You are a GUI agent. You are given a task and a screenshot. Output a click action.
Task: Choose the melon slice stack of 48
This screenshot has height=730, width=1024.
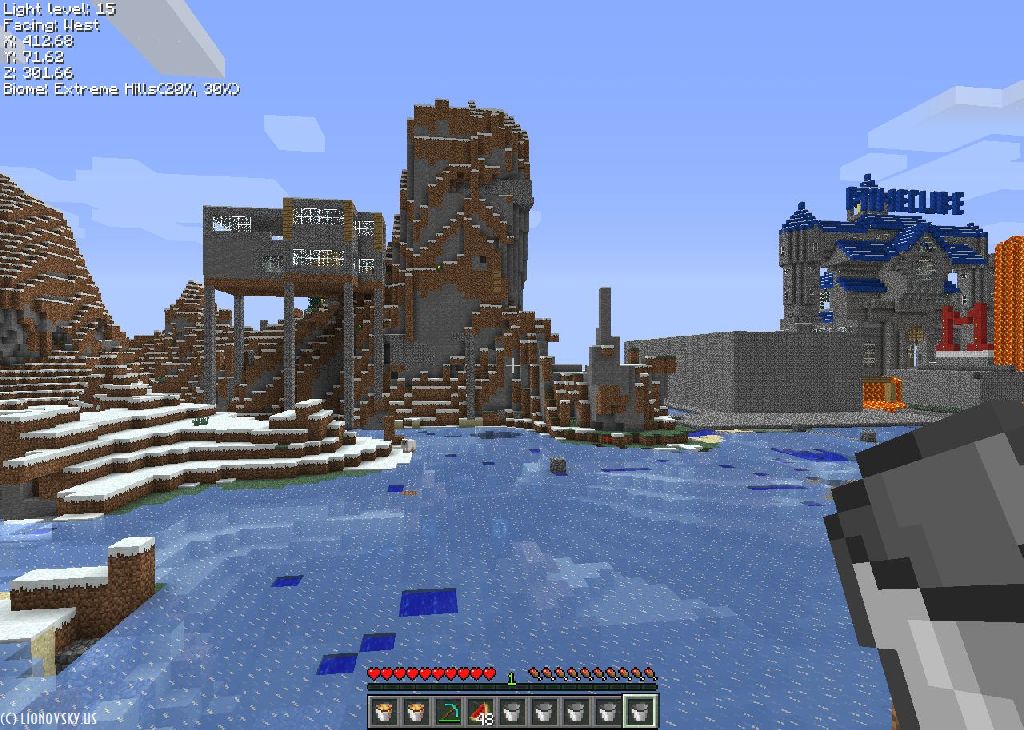point(480,711)
